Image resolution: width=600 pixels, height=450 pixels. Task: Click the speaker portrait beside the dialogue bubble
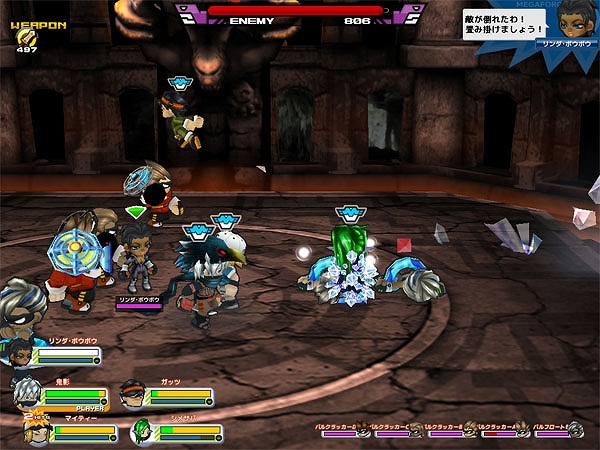pos(568,22)
